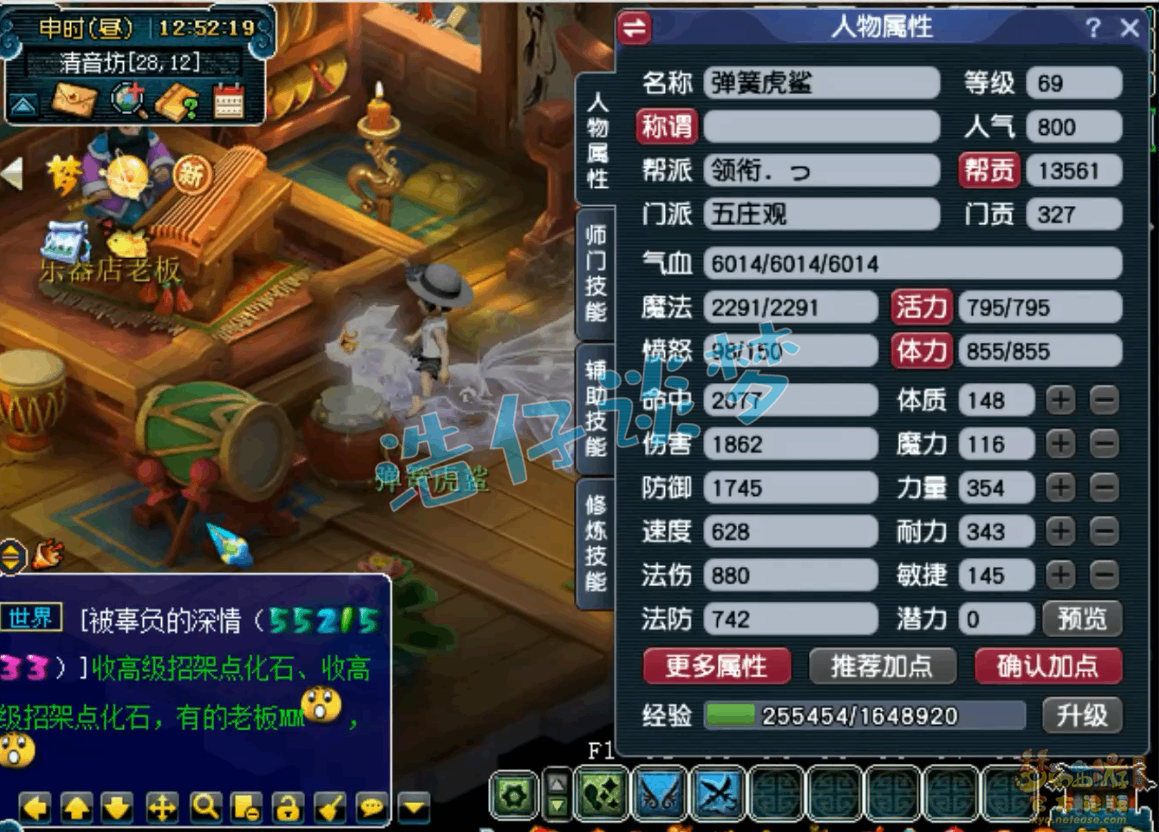Switch to the 师门技能 tab
1159x832 pixels.
pos(596,272)
